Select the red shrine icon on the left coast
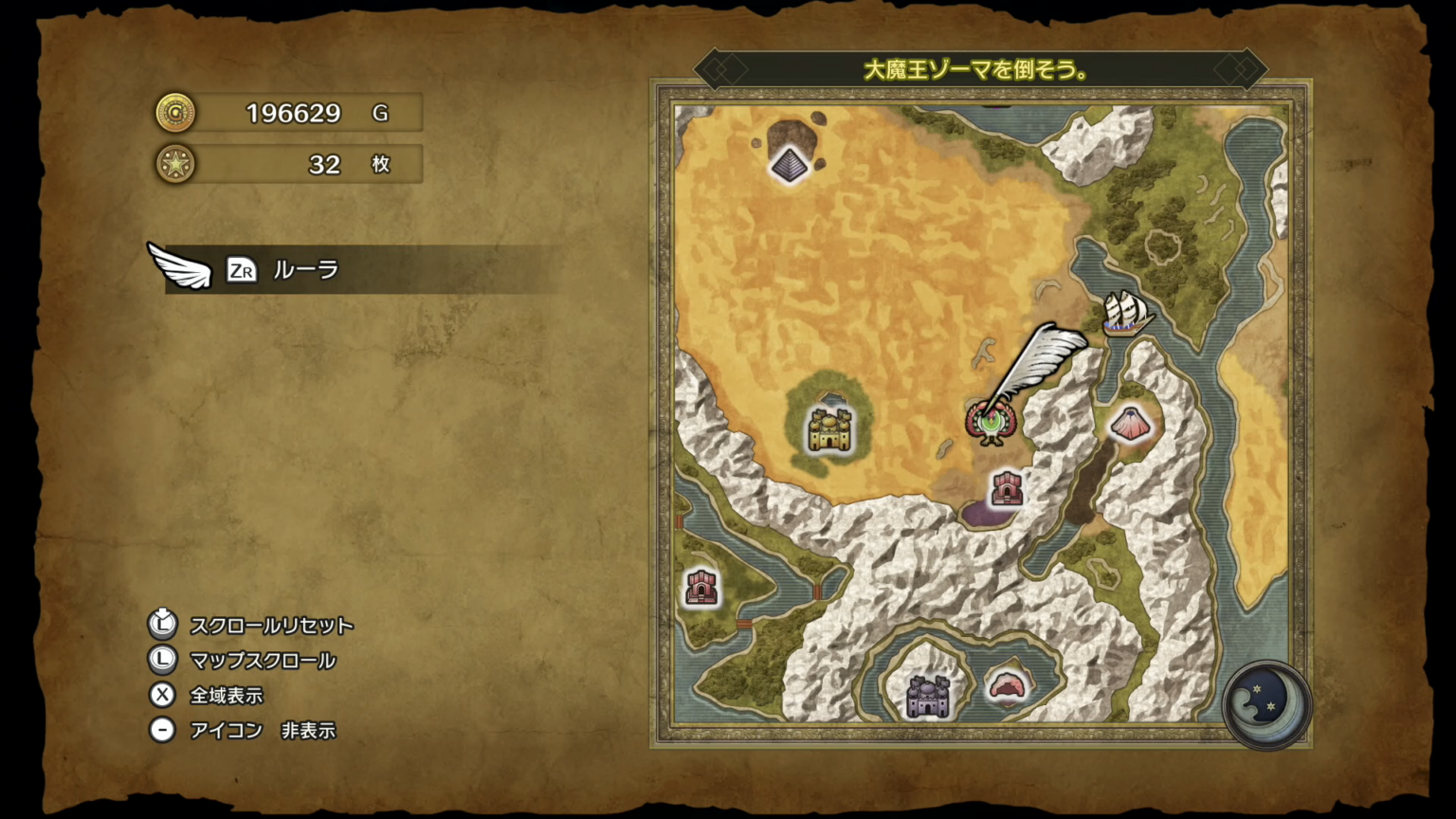The width and height of the screenshot is (1456, 819). pyautogui.click(x=701, y=587)
